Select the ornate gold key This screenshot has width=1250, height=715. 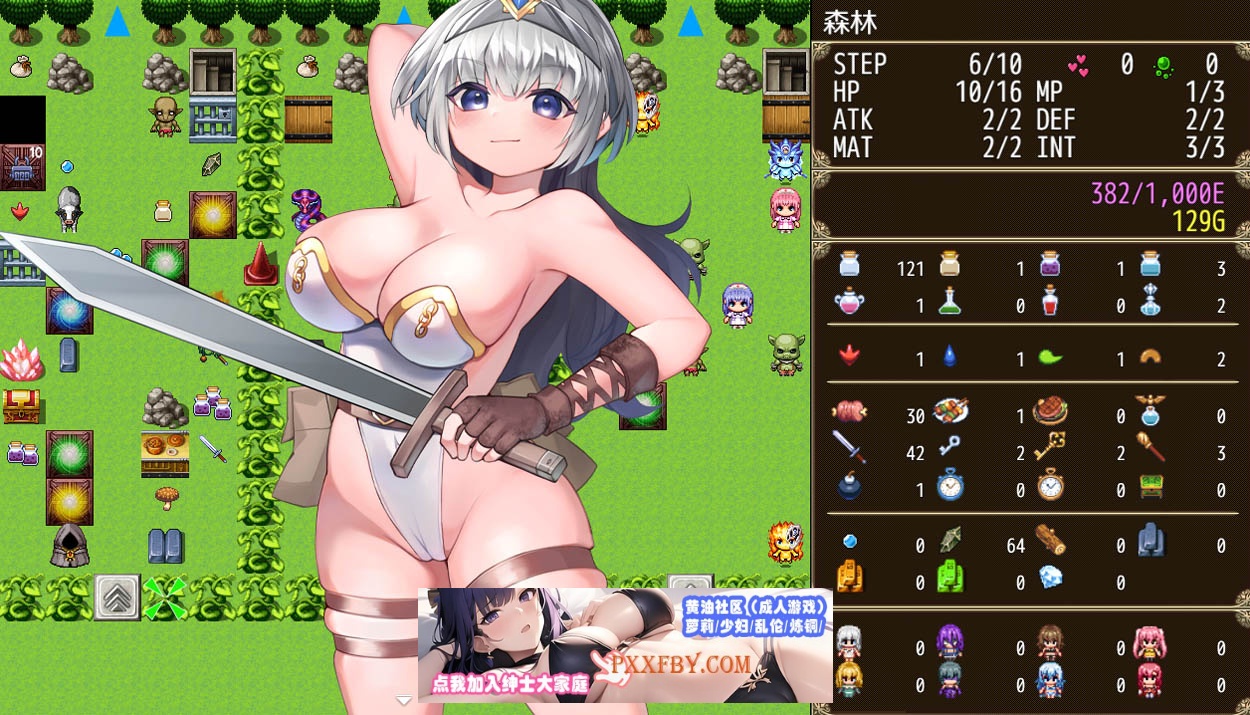[x=1049, y=448]
